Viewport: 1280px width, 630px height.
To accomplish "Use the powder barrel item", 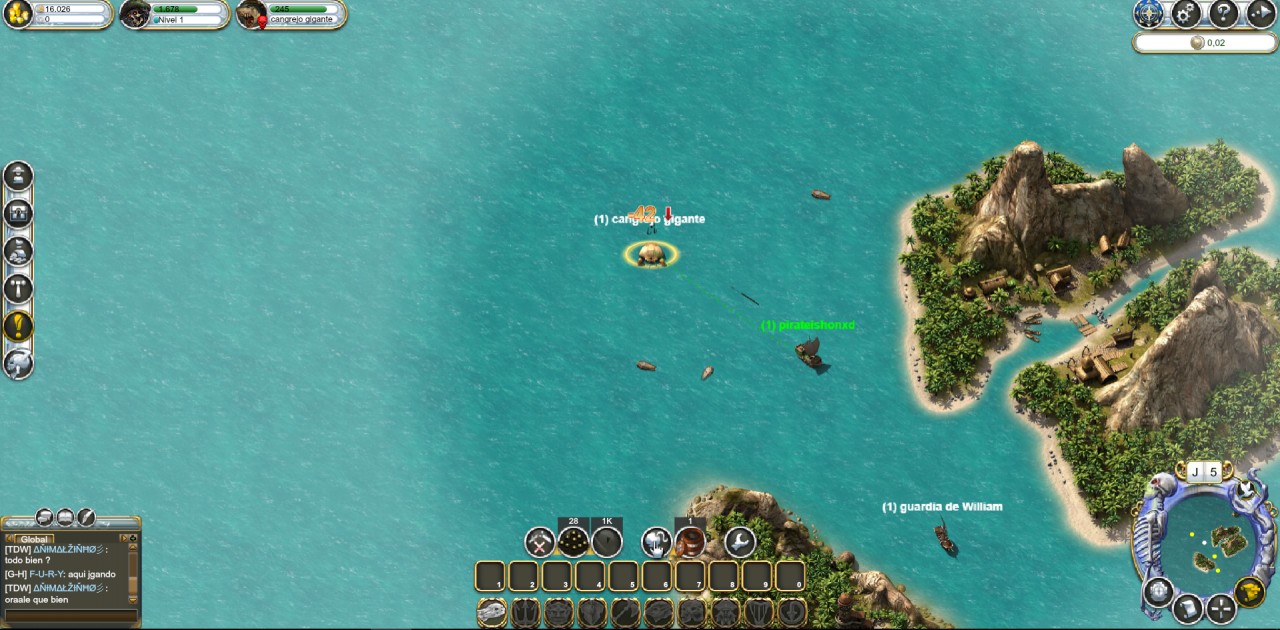I will [690, 542].
